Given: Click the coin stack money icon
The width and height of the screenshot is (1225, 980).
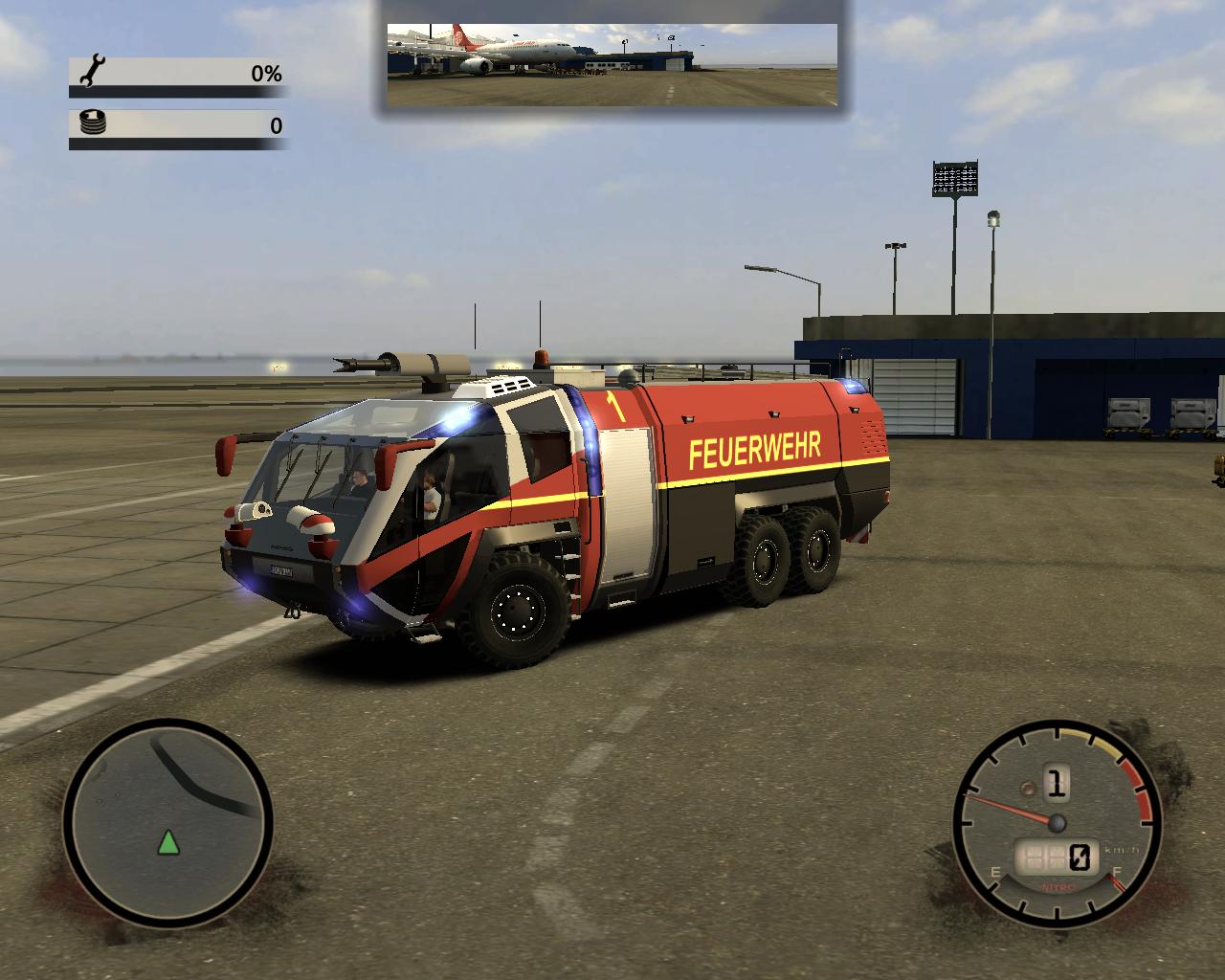Looking at the screenshot, I should click(94, 122).
